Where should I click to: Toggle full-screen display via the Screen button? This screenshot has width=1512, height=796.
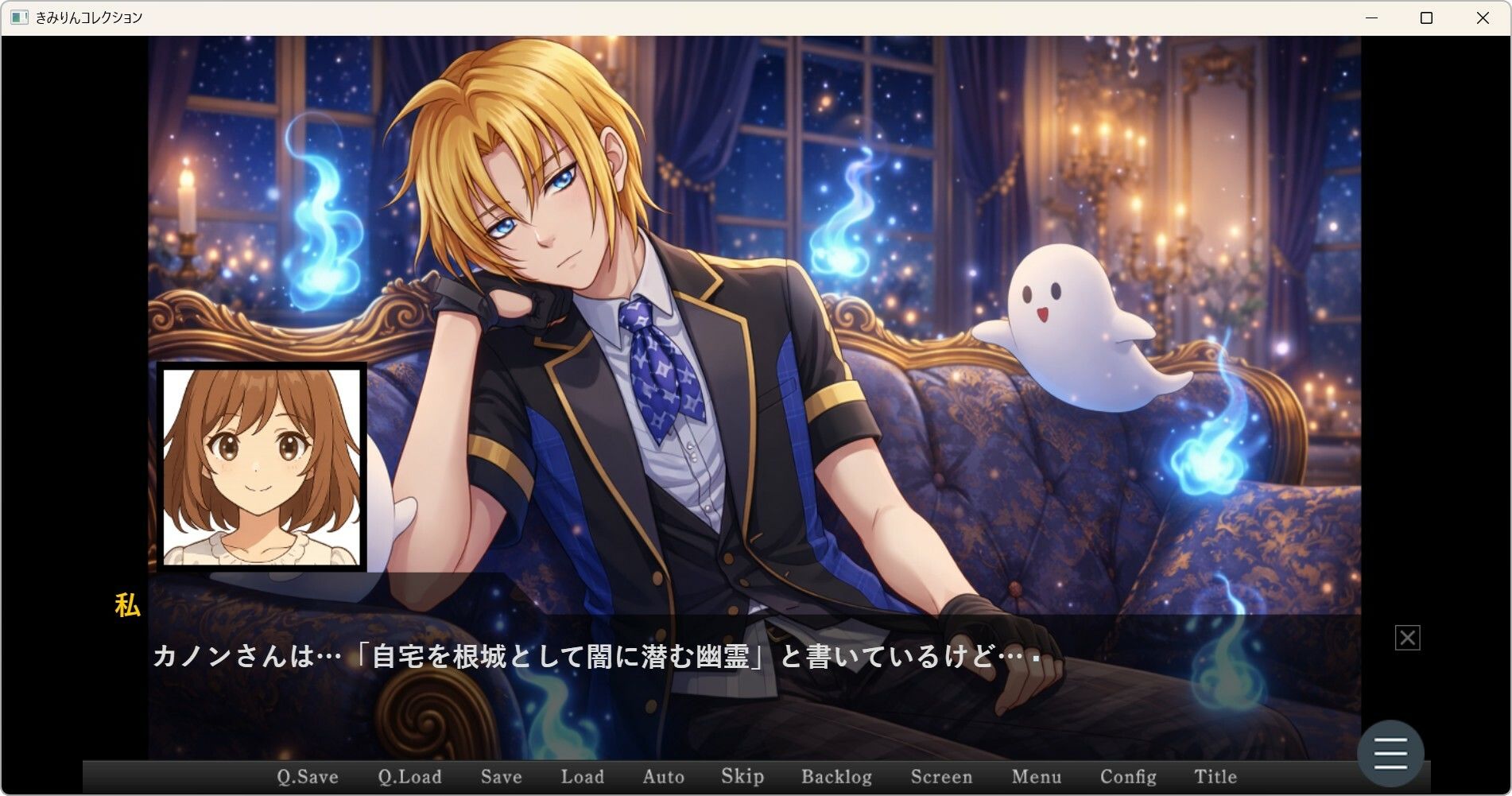[x=942, y=777]
